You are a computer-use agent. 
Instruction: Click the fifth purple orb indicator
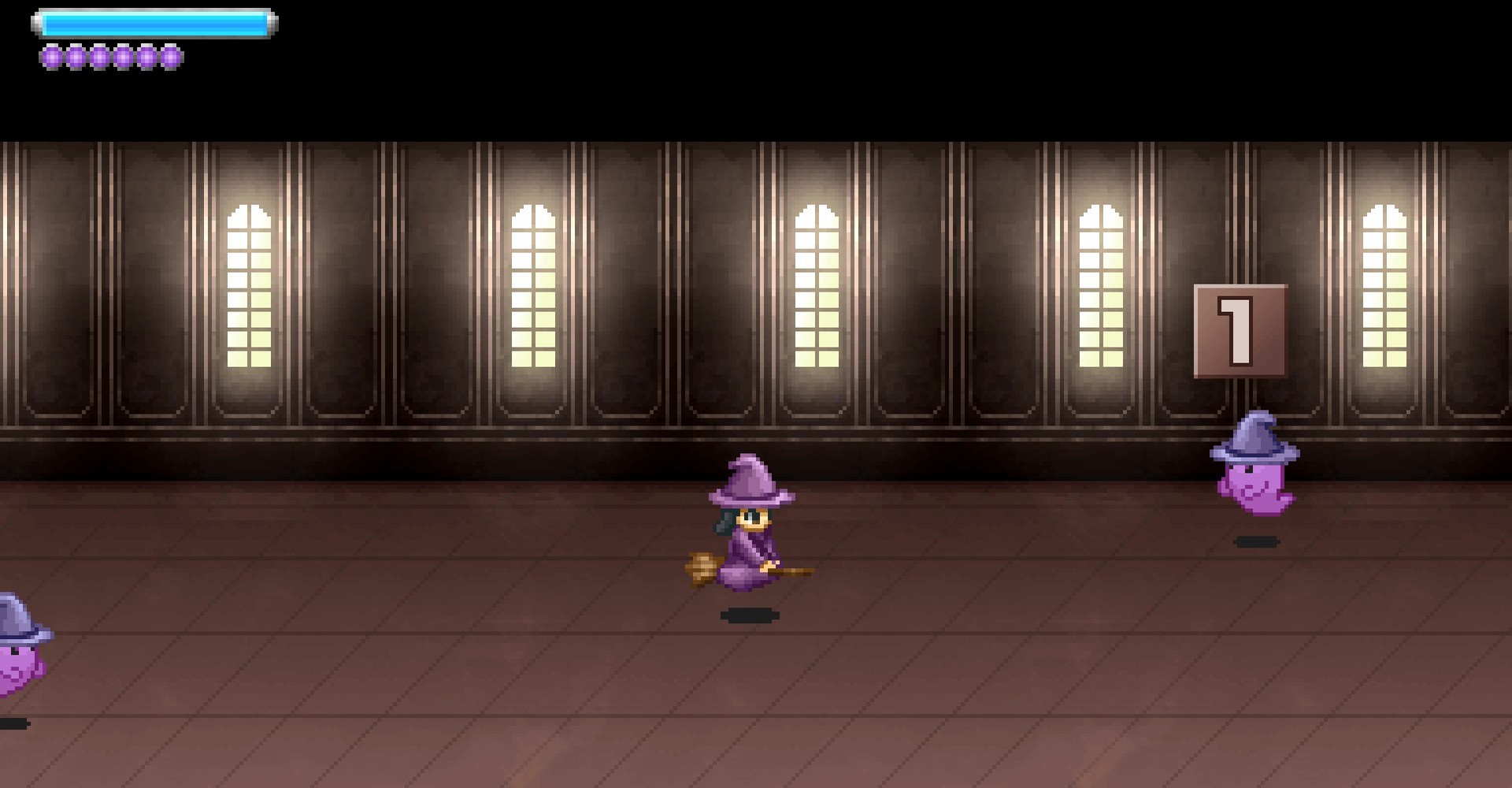(x=146, y=57)
